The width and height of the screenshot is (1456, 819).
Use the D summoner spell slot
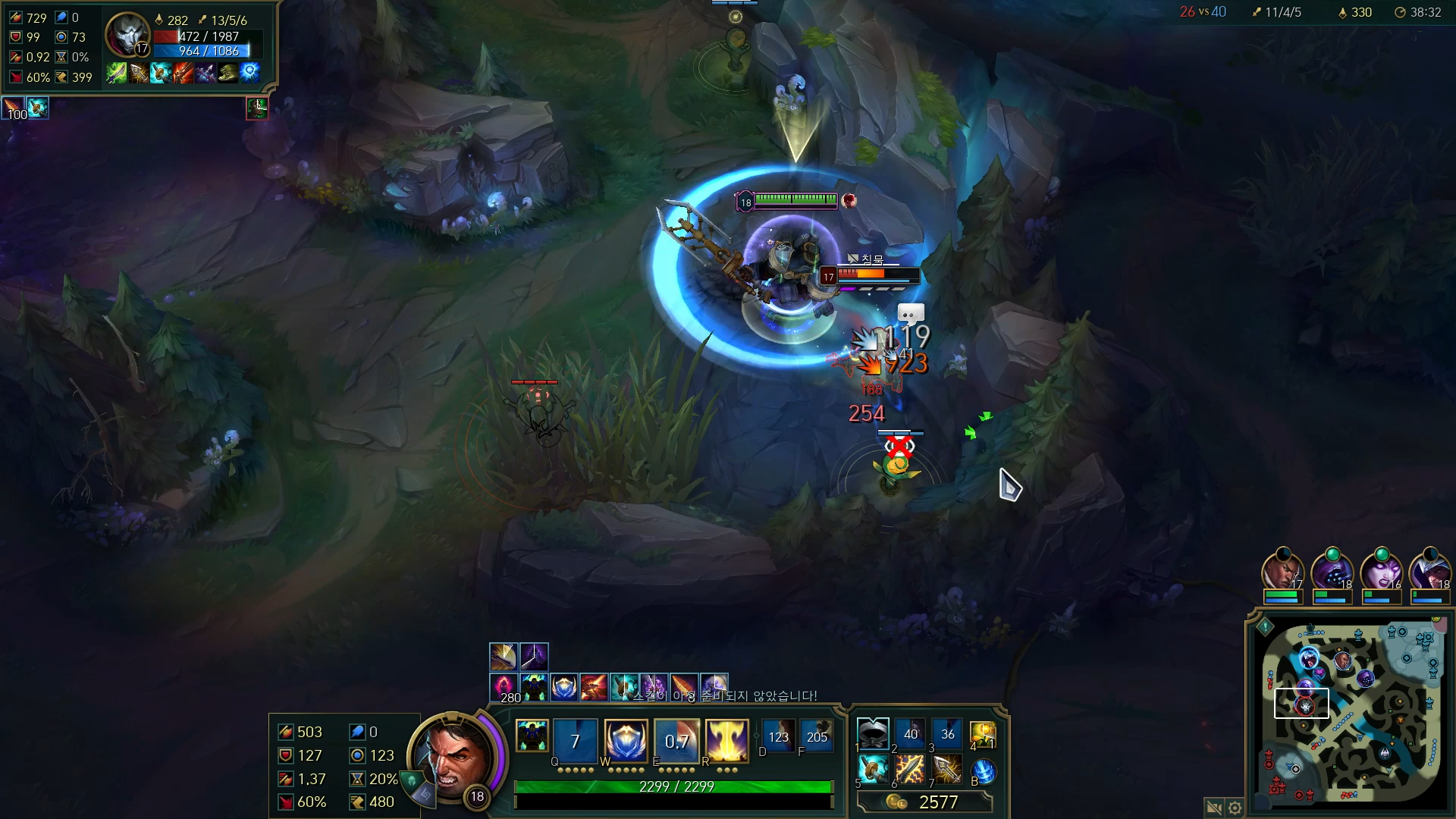tap(779, 736)
